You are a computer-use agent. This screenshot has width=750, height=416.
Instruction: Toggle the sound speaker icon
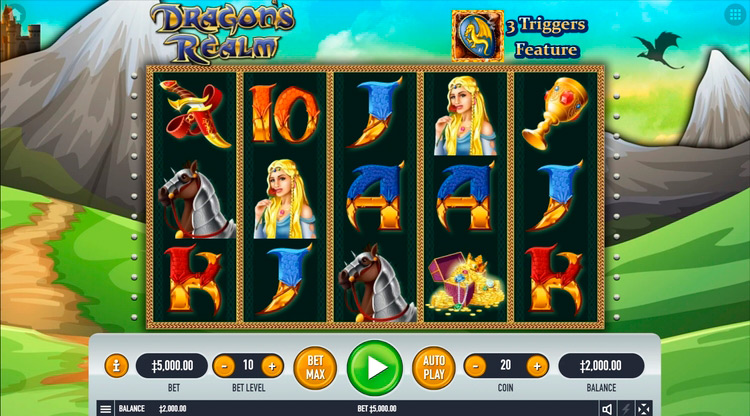point(607,409)
